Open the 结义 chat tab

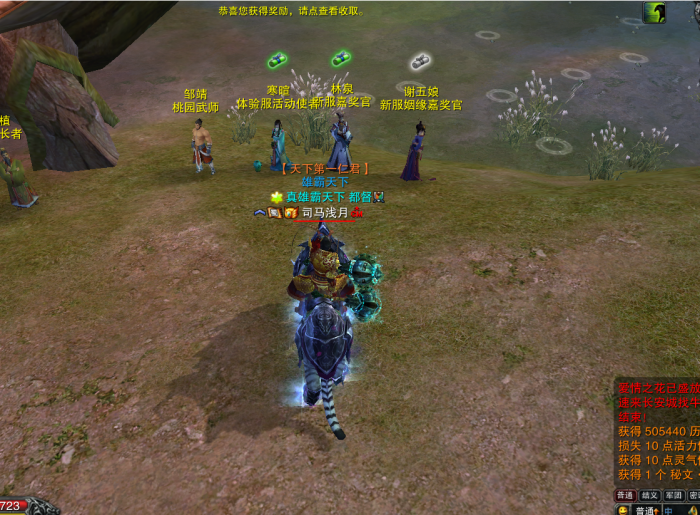click(650, 495)
